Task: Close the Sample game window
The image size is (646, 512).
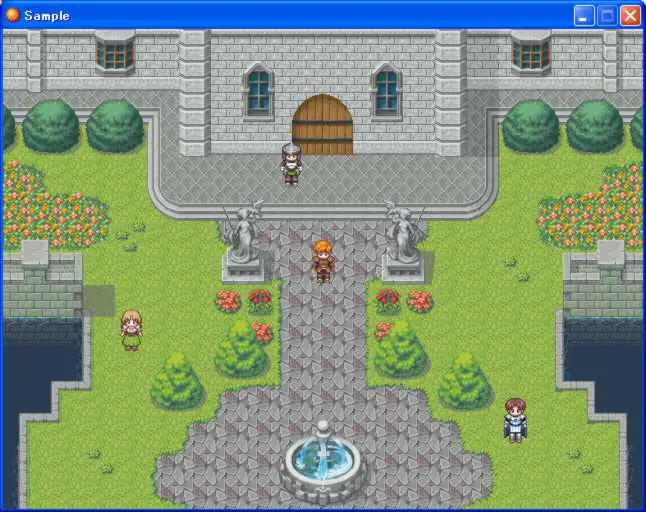Action: point(630,15)
